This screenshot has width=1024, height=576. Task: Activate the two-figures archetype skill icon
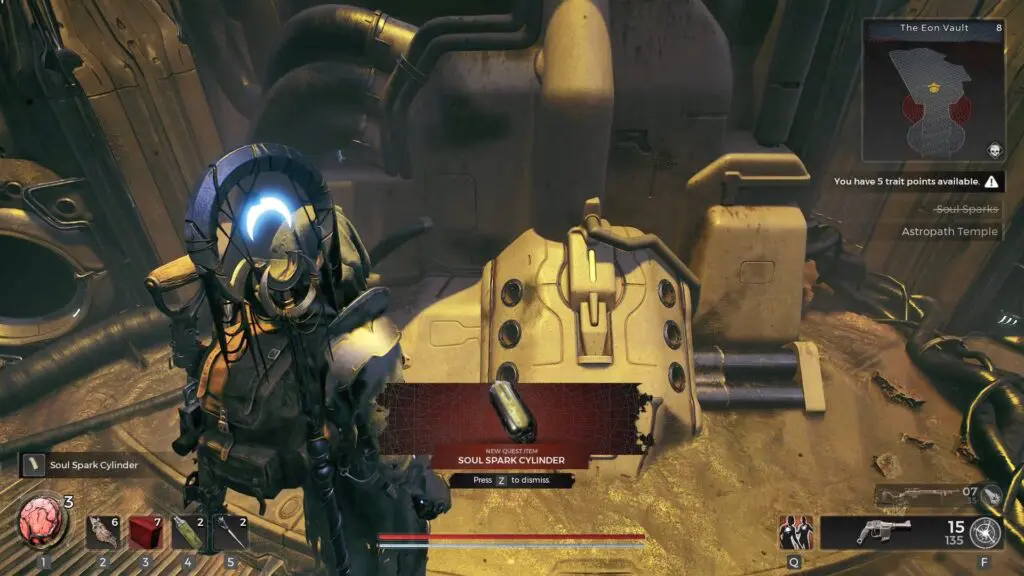point(796,533)
